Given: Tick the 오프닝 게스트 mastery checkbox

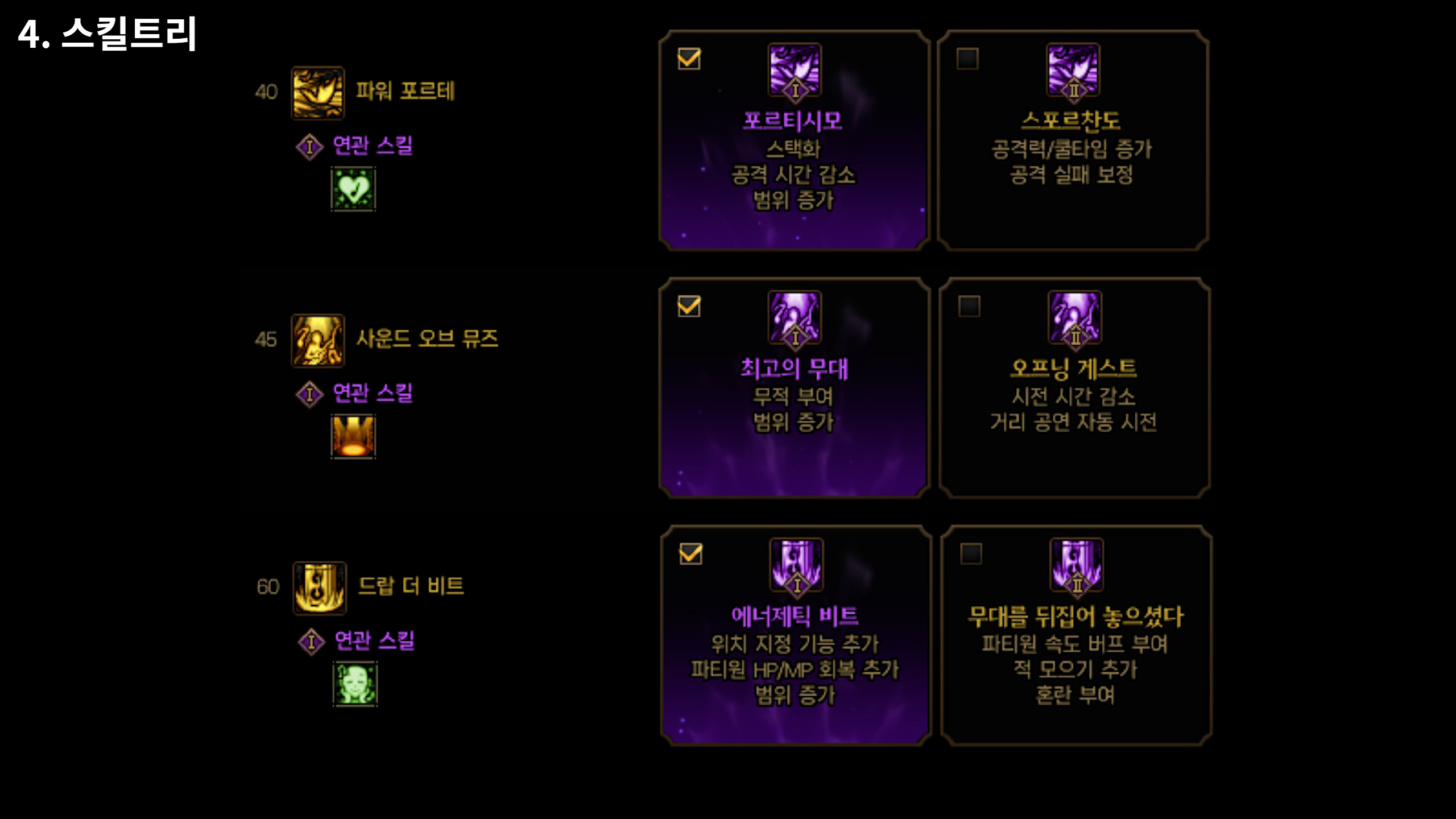Looking at the screenshot, I should (969, 306).
